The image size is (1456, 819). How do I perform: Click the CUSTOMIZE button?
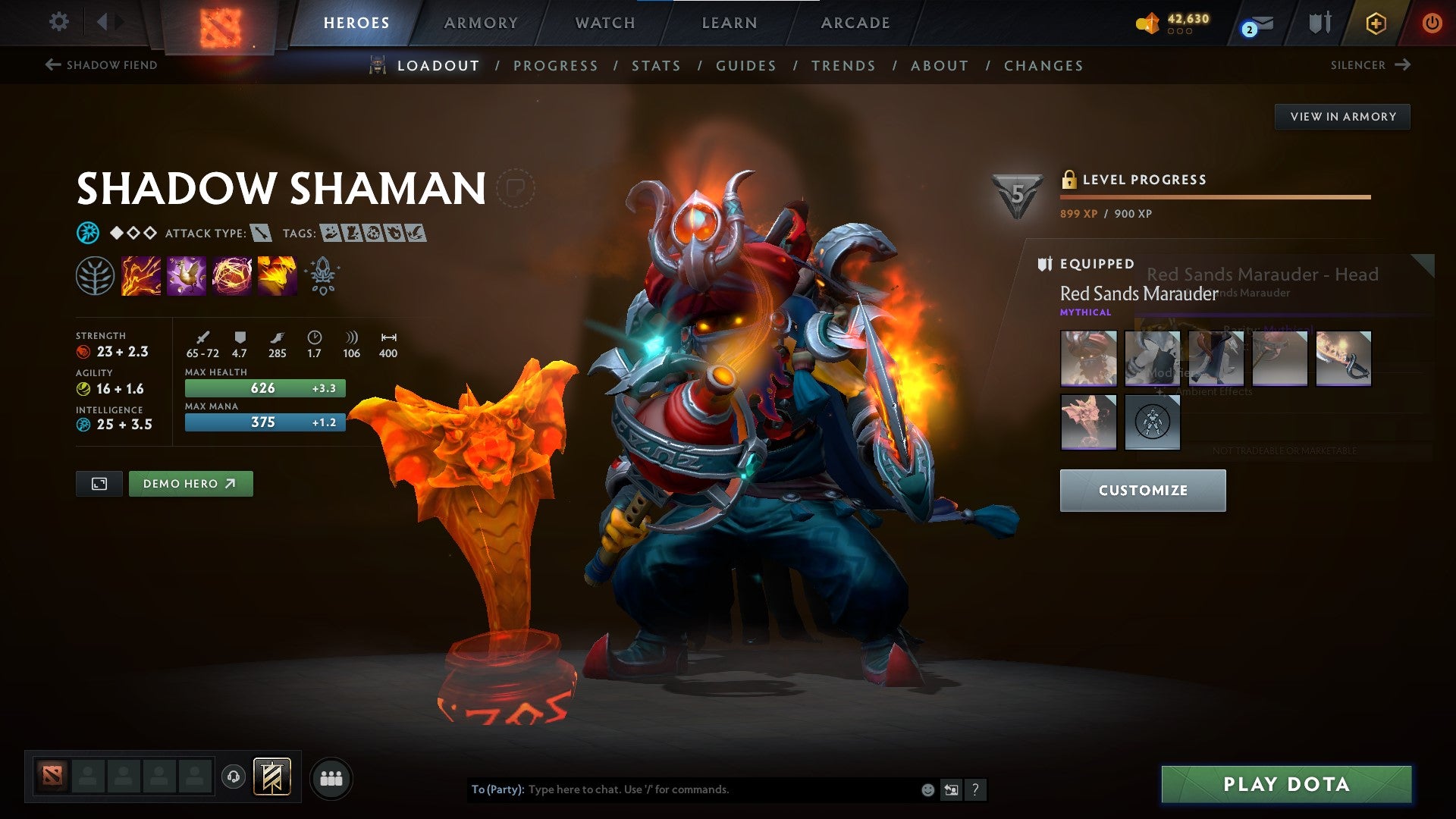(1142, 490)
